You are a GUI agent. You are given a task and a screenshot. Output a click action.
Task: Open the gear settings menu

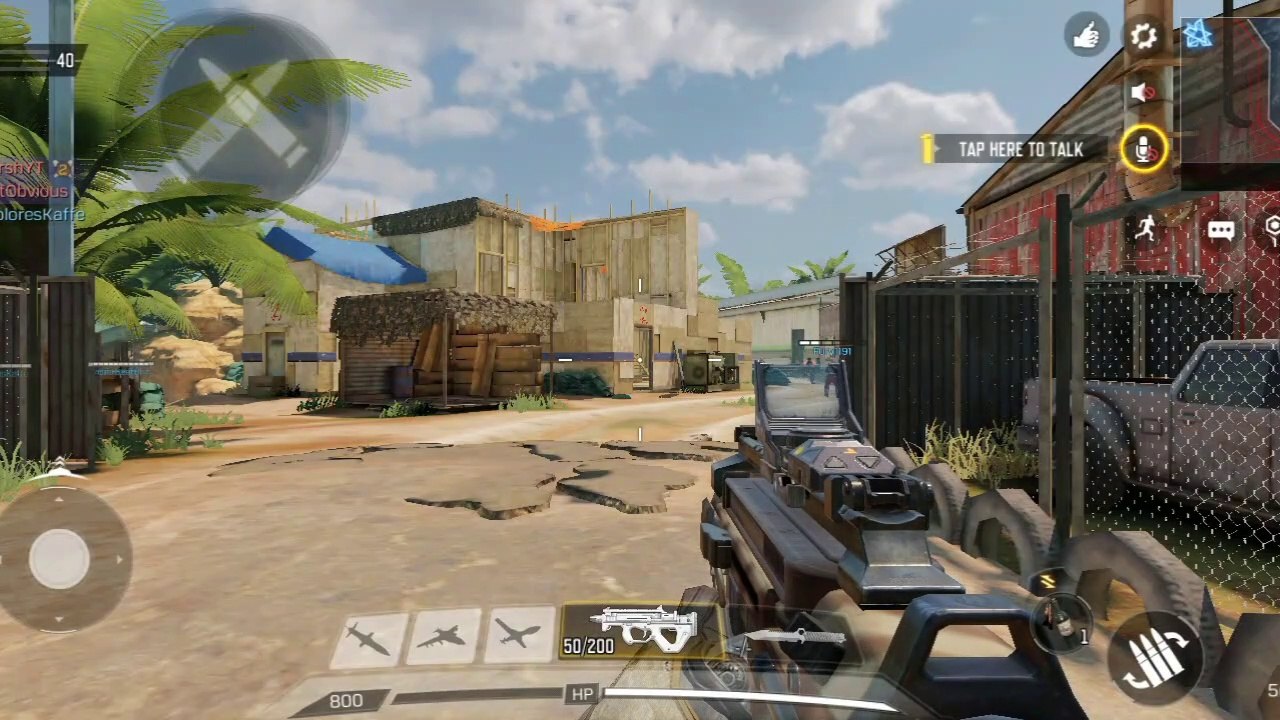click(1143, 37)
